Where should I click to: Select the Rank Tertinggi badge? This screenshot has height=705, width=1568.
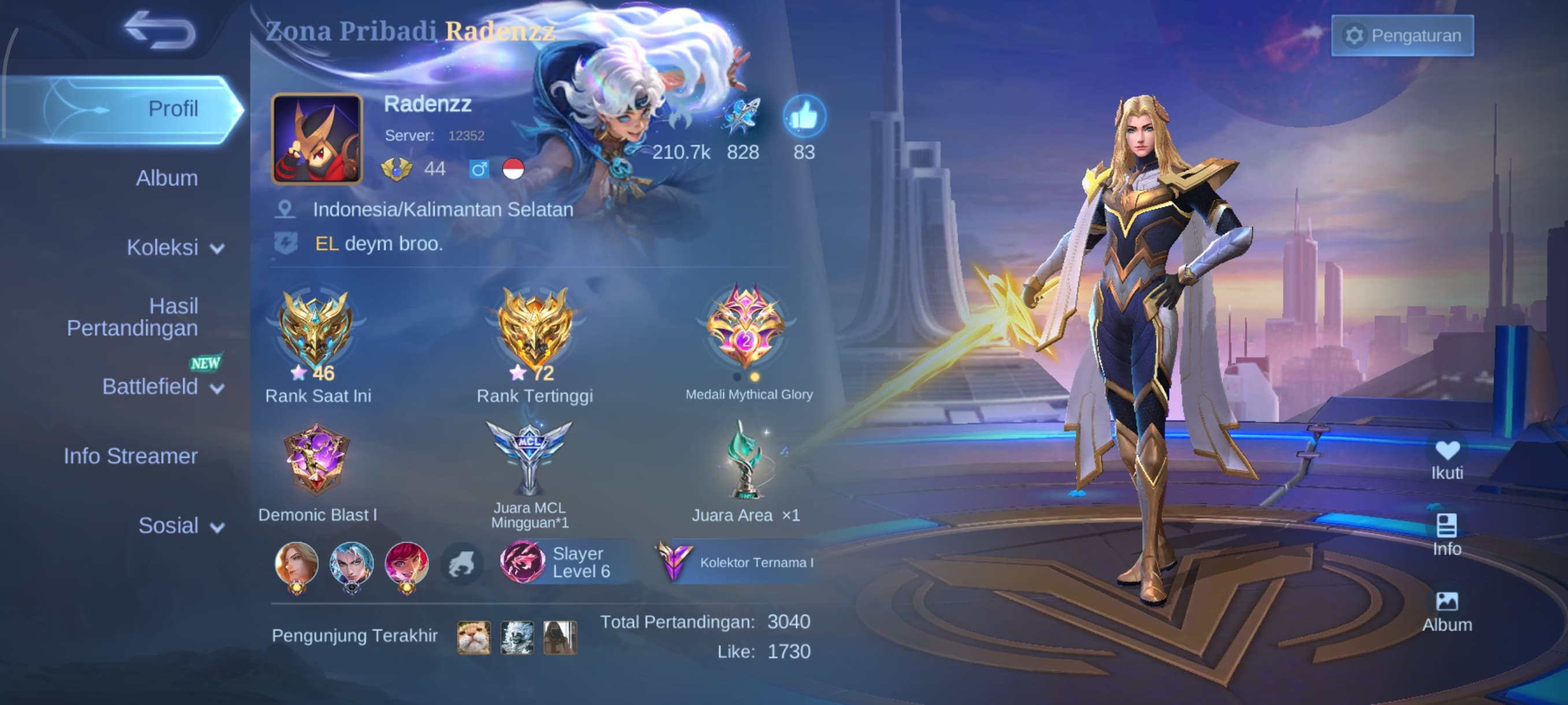534,332
